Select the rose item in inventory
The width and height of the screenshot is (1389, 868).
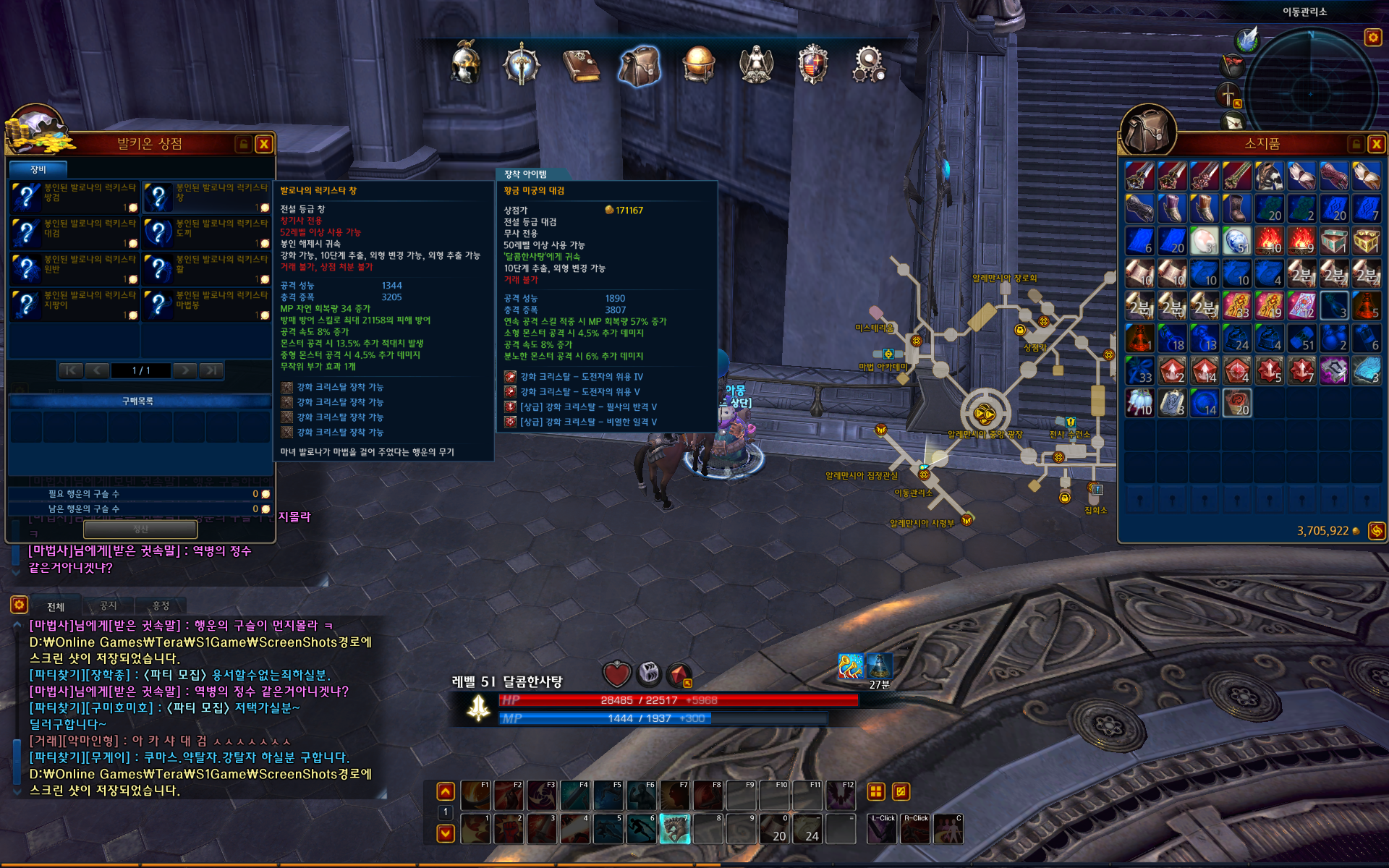tap(1236, 403)
